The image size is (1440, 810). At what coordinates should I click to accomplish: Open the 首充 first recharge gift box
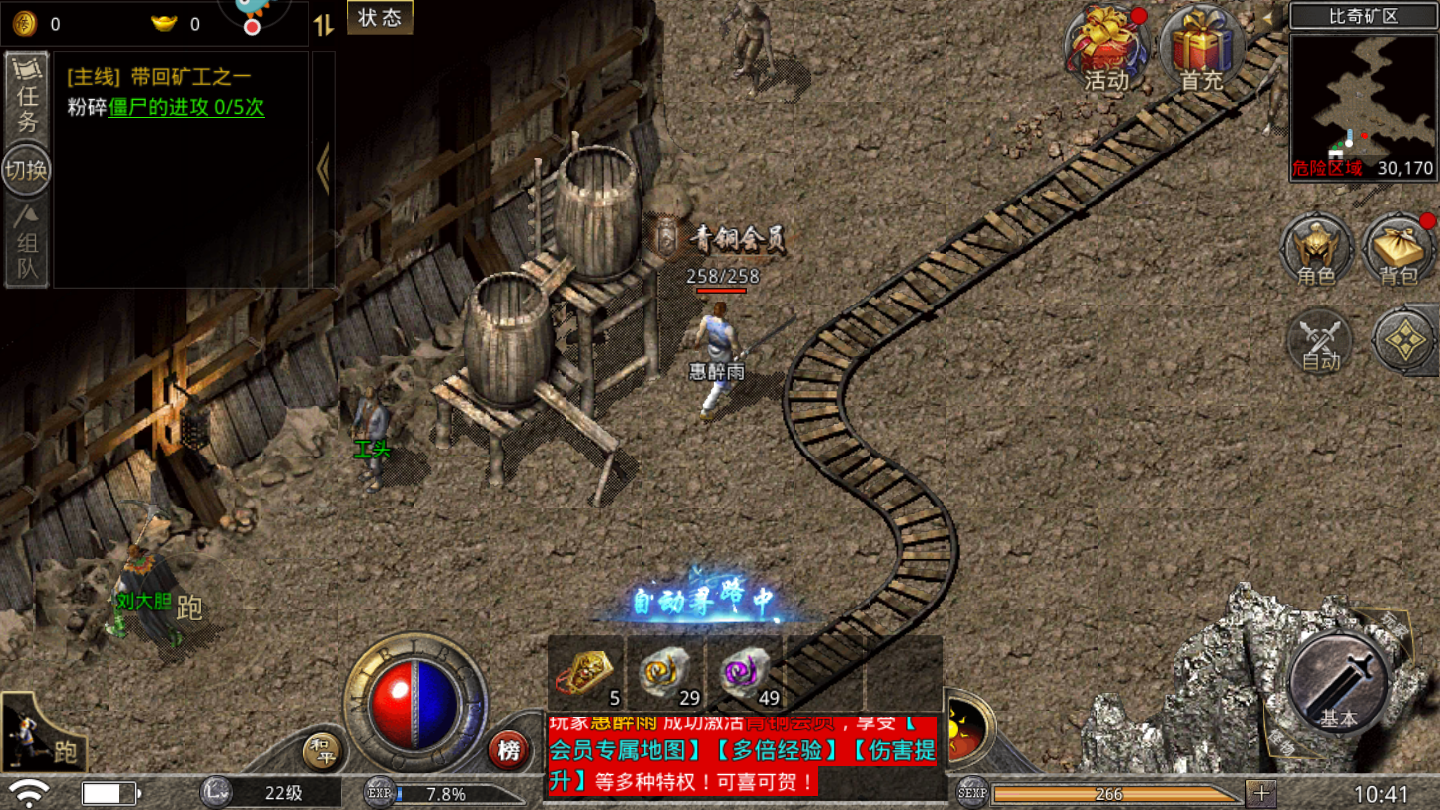1203,50
